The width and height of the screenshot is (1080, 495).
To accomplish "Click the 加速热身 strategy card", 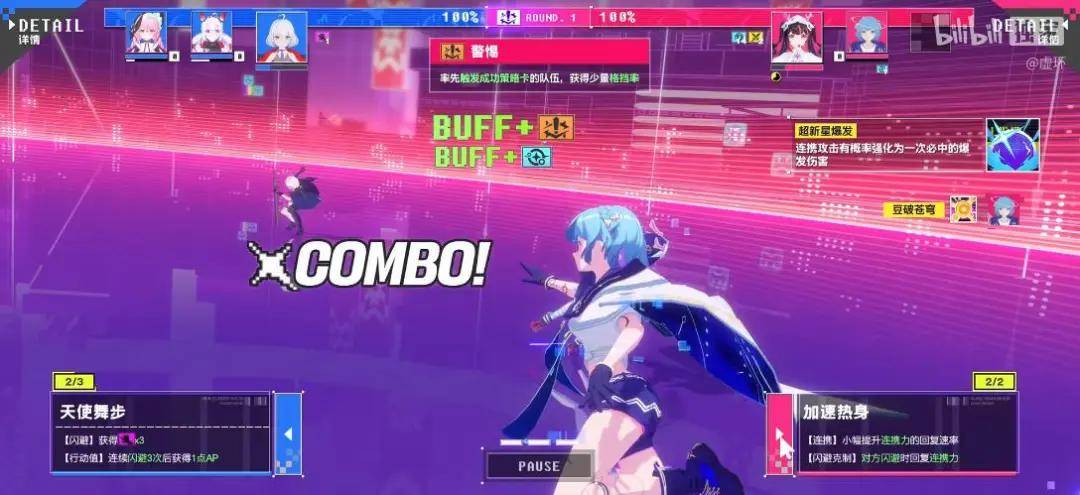I will 881,432.
